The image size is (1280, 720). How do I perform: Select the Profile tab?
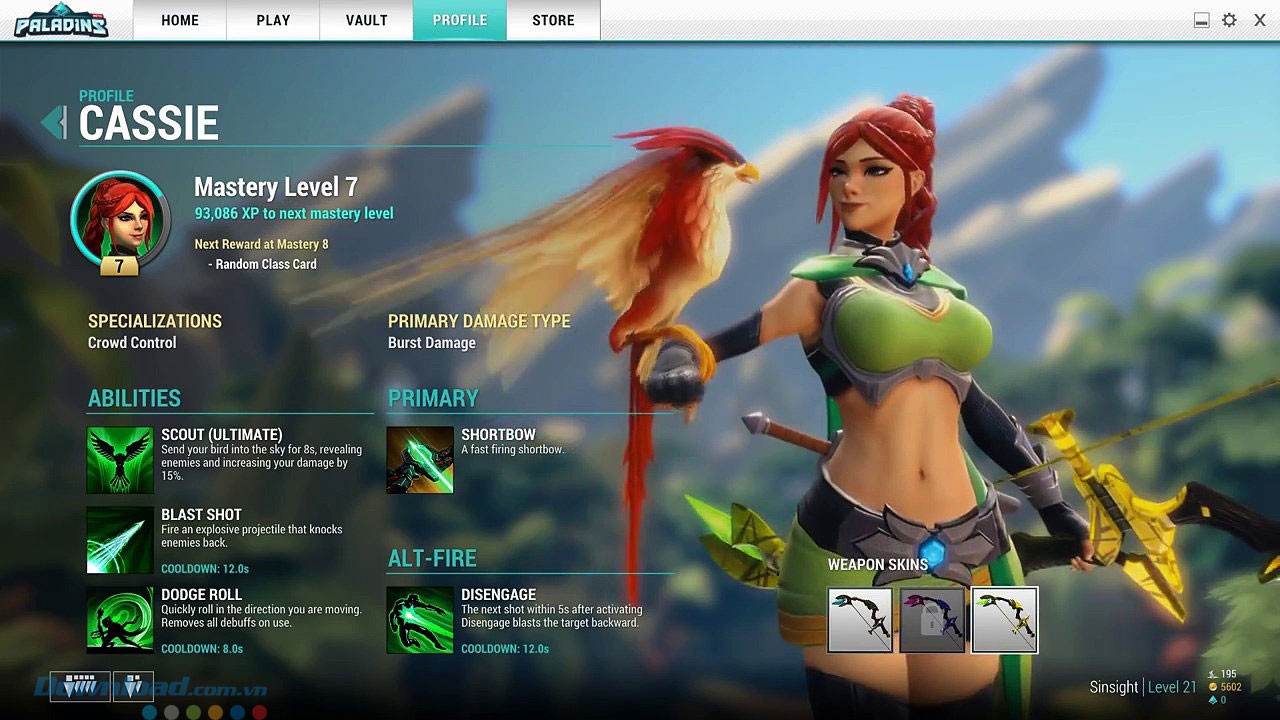coord(460,20)
